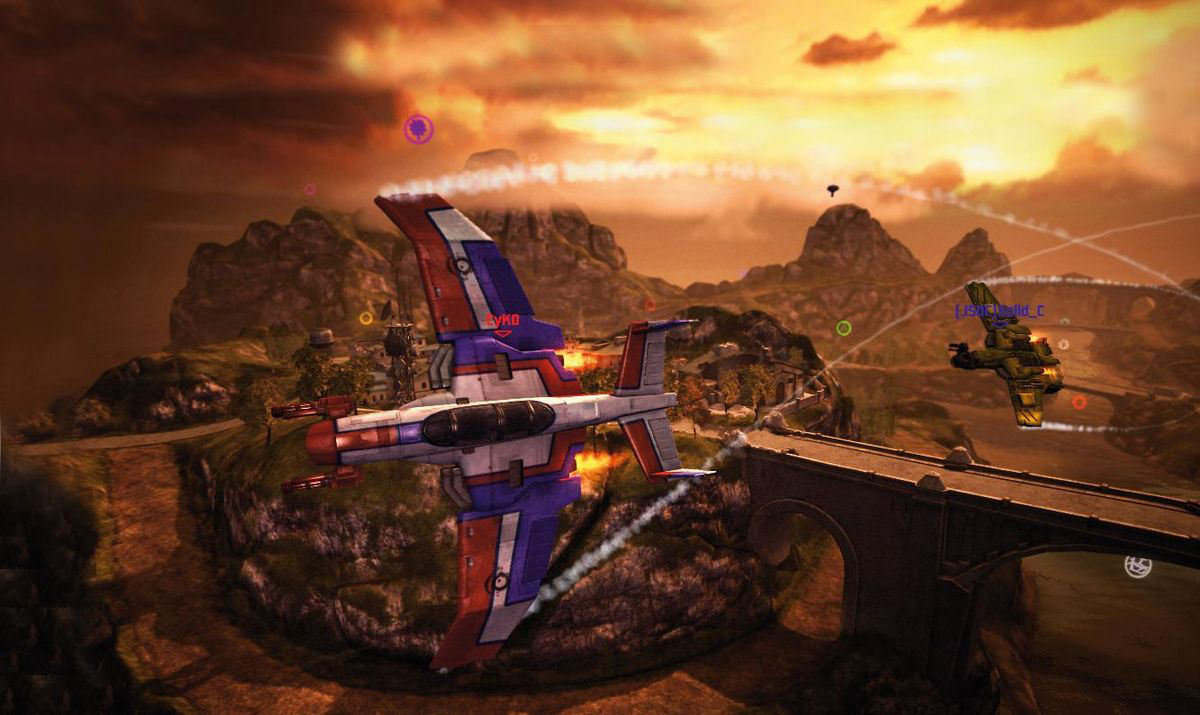The width and height of the screenshot is (1200, 715).
Task: Click the [JSDC]Build_C player name tag
Action: click(999, 311)
